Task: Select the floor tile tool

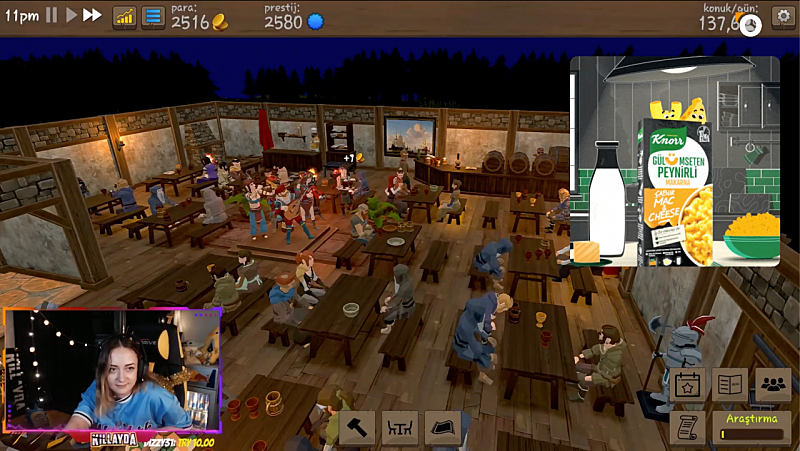Action: (x=442, y=428)
